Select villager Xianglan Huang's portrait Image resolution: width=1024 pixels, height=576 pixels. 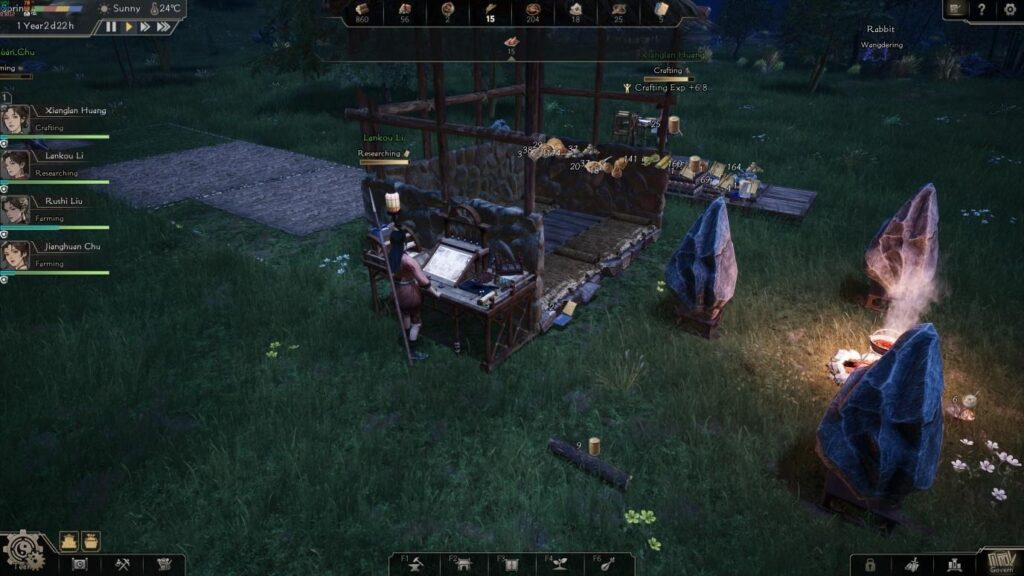pyautogui.click(x=14, y=119)
